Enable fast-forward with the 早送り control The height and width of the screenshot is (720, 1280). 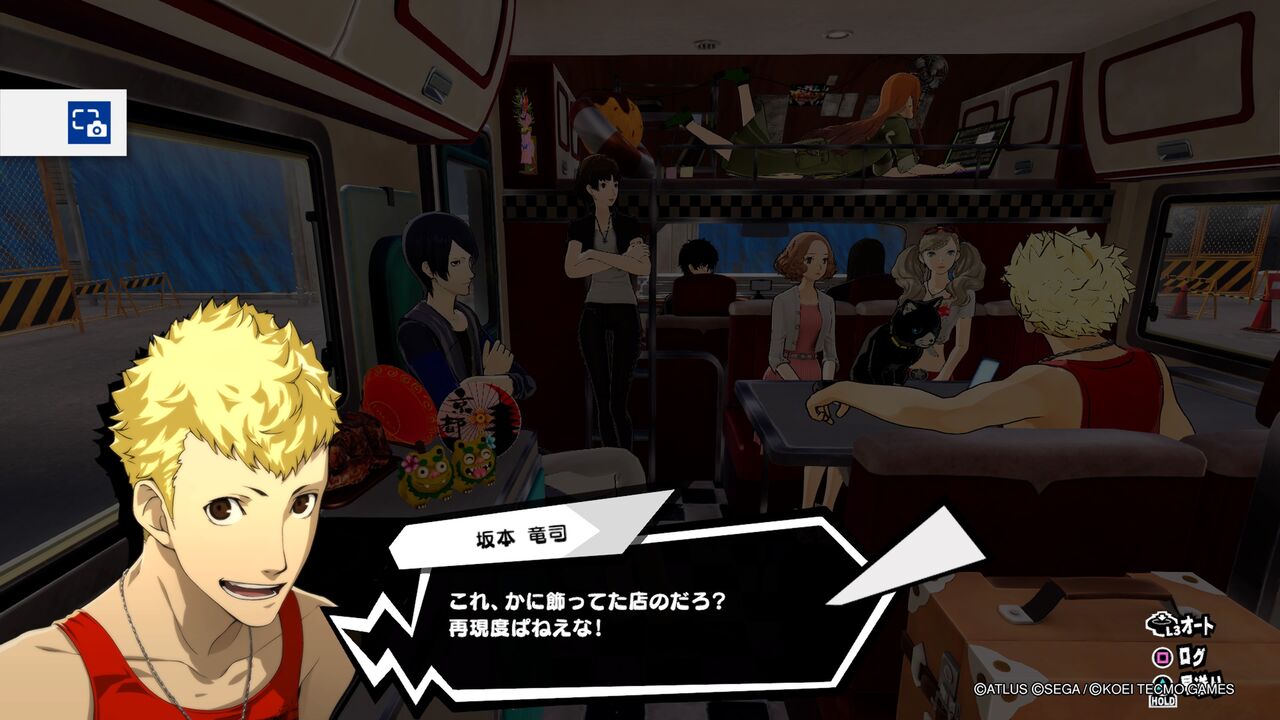pos(1200,682)
